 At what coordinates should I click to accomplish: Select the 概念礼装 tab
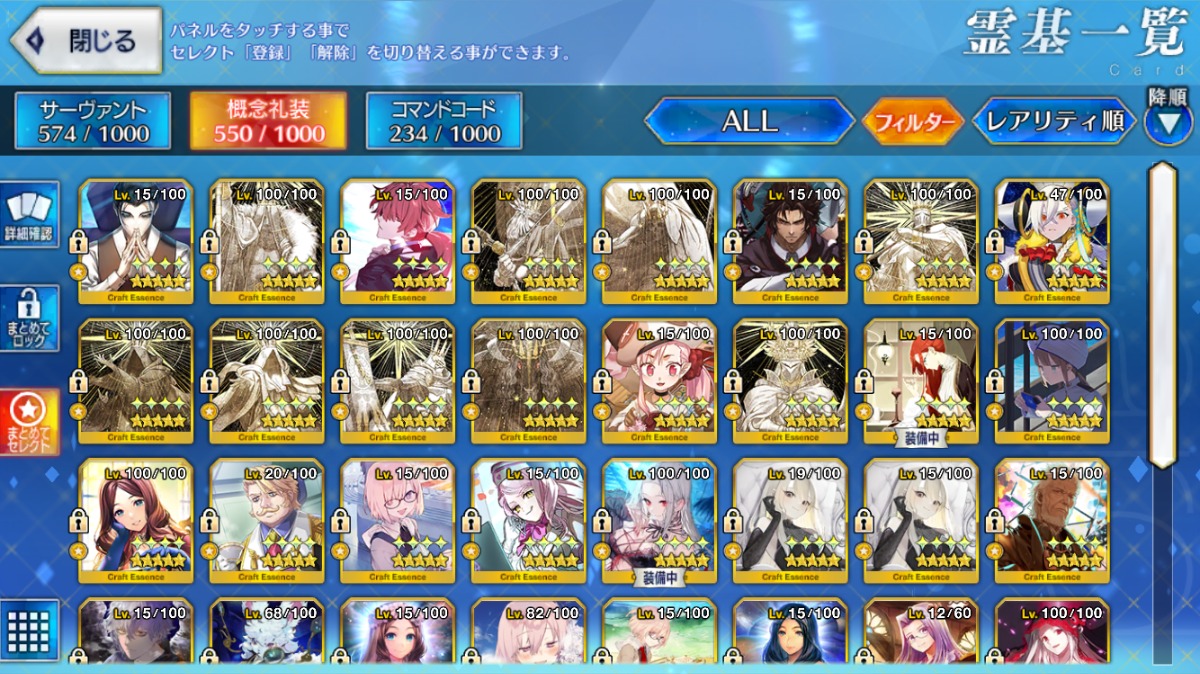(x=269, y=121)
